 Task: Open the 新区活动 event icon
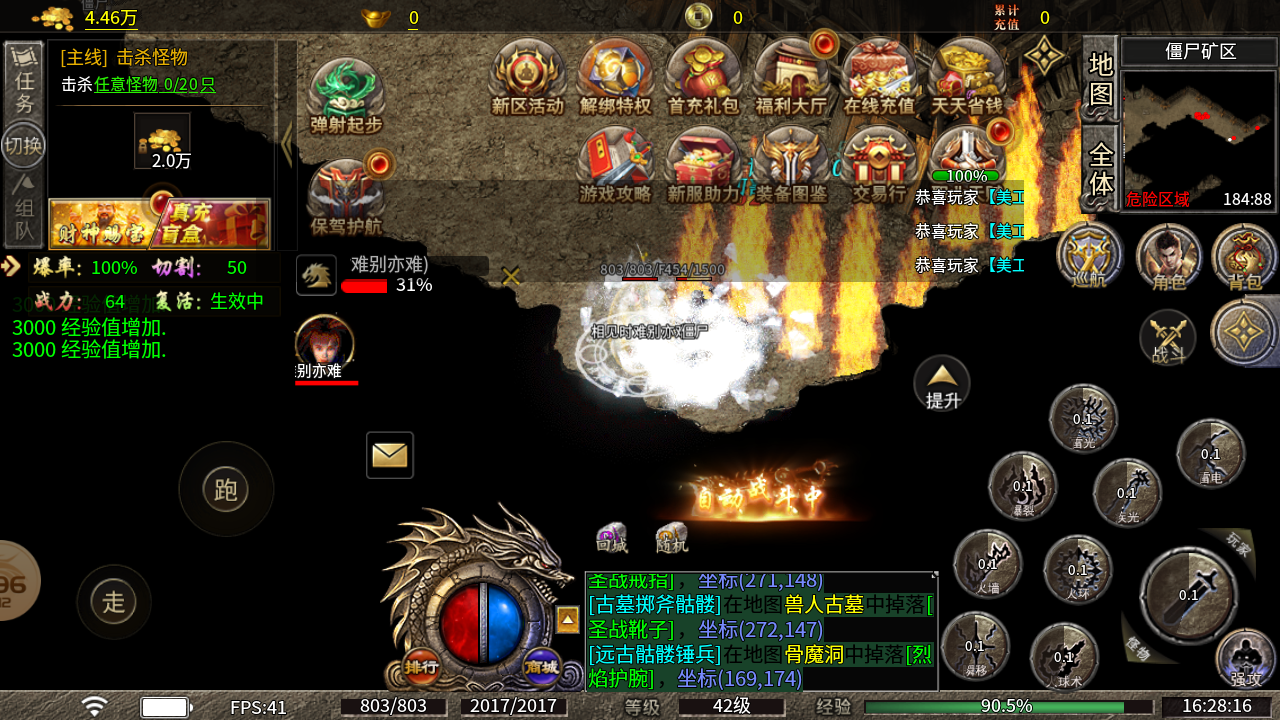tap(527, 76)
